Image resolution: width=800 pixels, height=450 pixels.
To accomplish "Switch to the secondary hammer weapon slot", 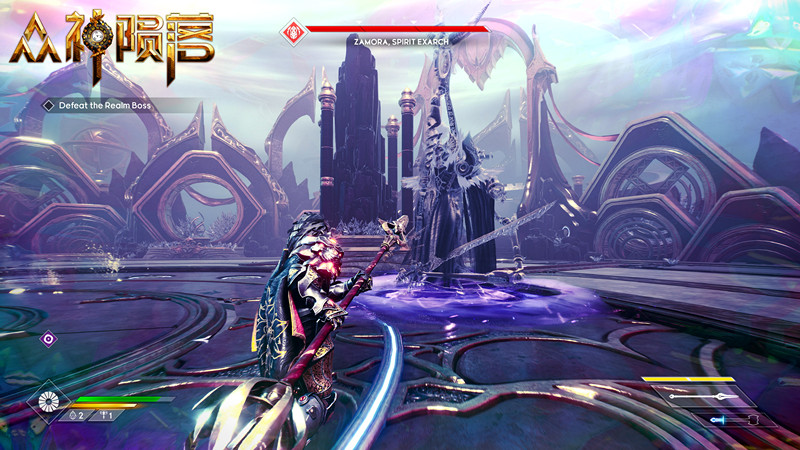I will point(736,420).
